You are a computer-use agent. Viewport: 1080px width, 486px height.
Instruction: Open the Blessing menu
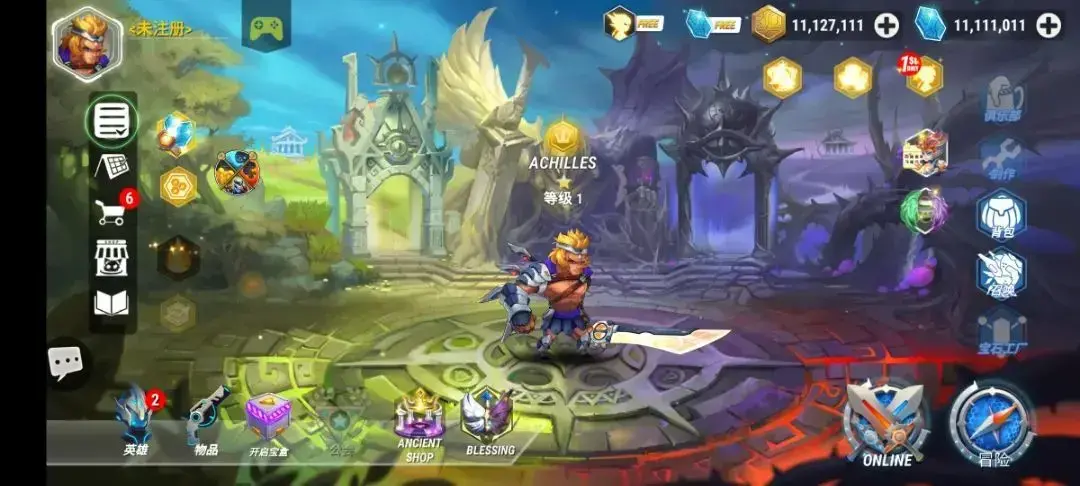pyautogui.click(x=489, y=422)
